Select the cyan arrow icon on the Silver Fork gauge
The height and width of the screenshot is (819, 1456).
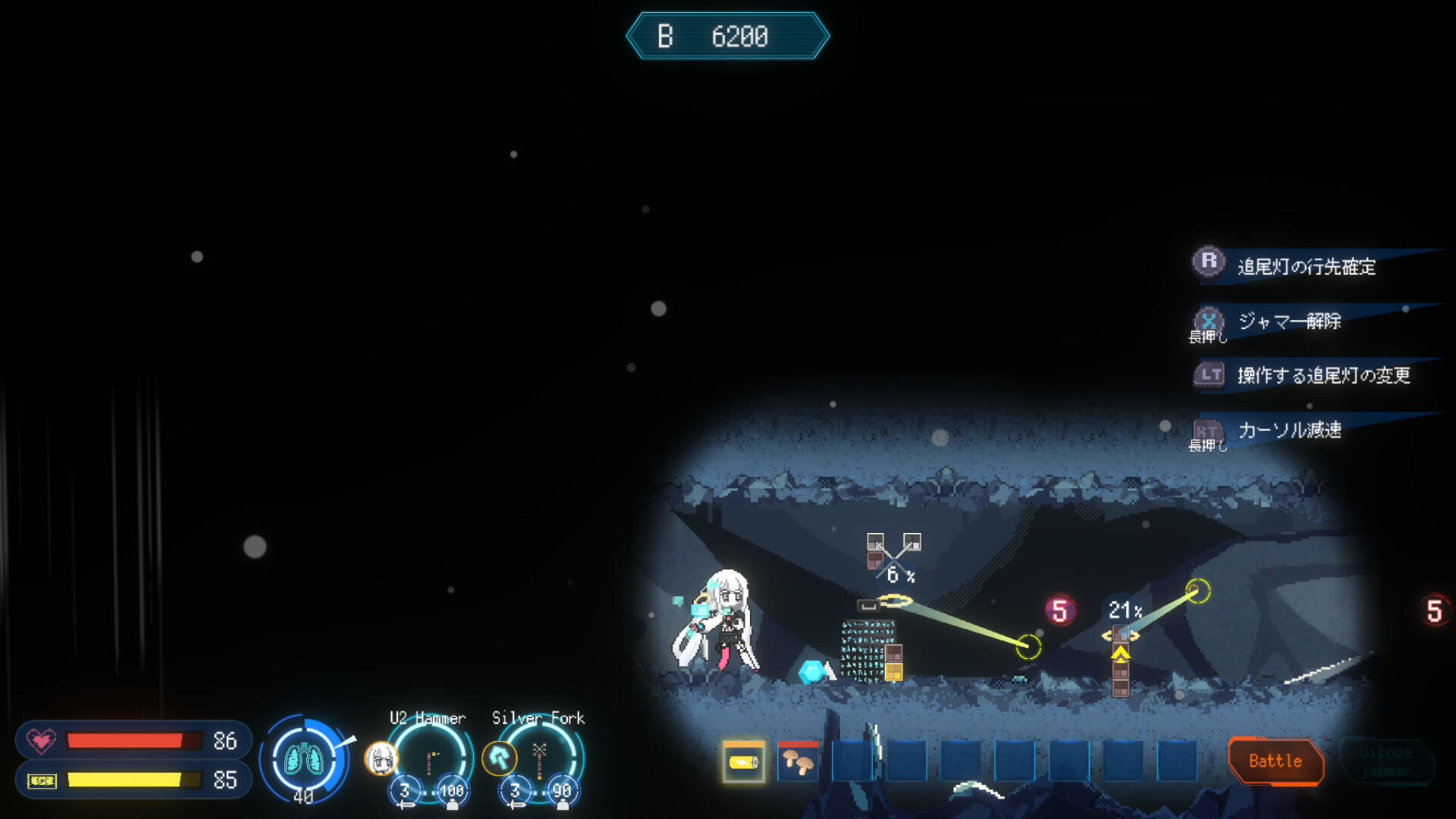[x=499, y=758]
